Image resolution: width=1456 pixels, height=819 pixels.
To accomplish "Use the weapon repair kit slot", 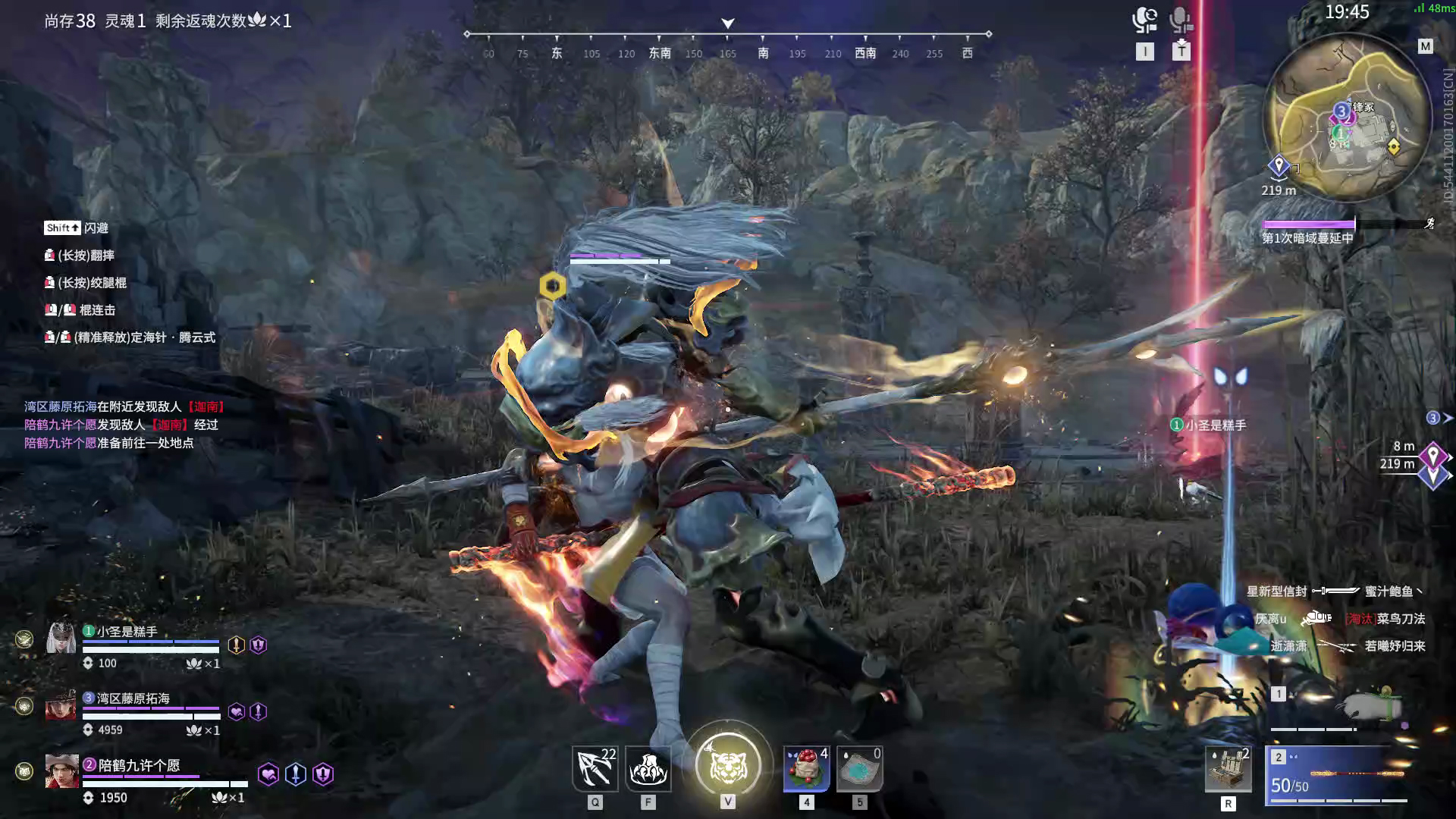I will coord(1228,769).
